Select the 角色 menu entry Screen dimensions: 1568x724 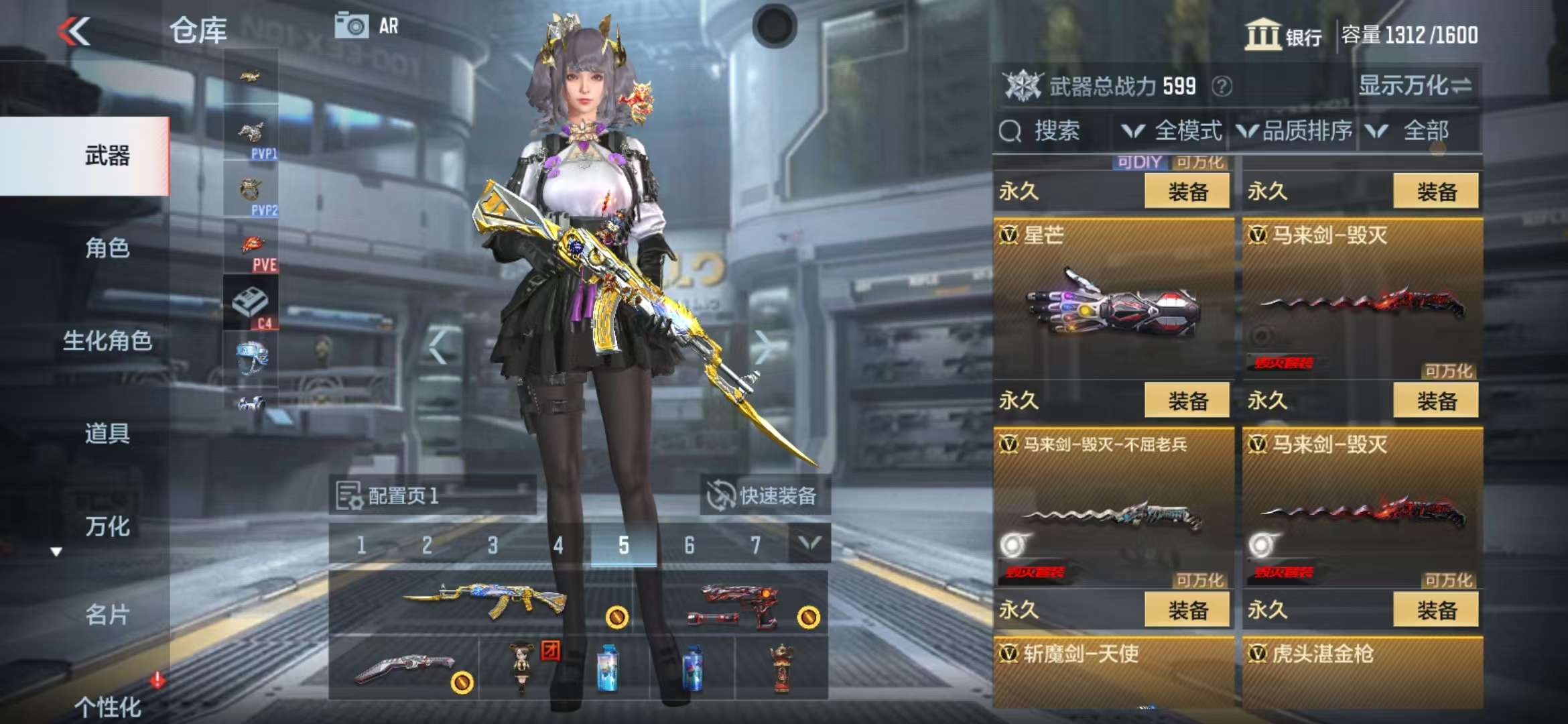[107, 248]
